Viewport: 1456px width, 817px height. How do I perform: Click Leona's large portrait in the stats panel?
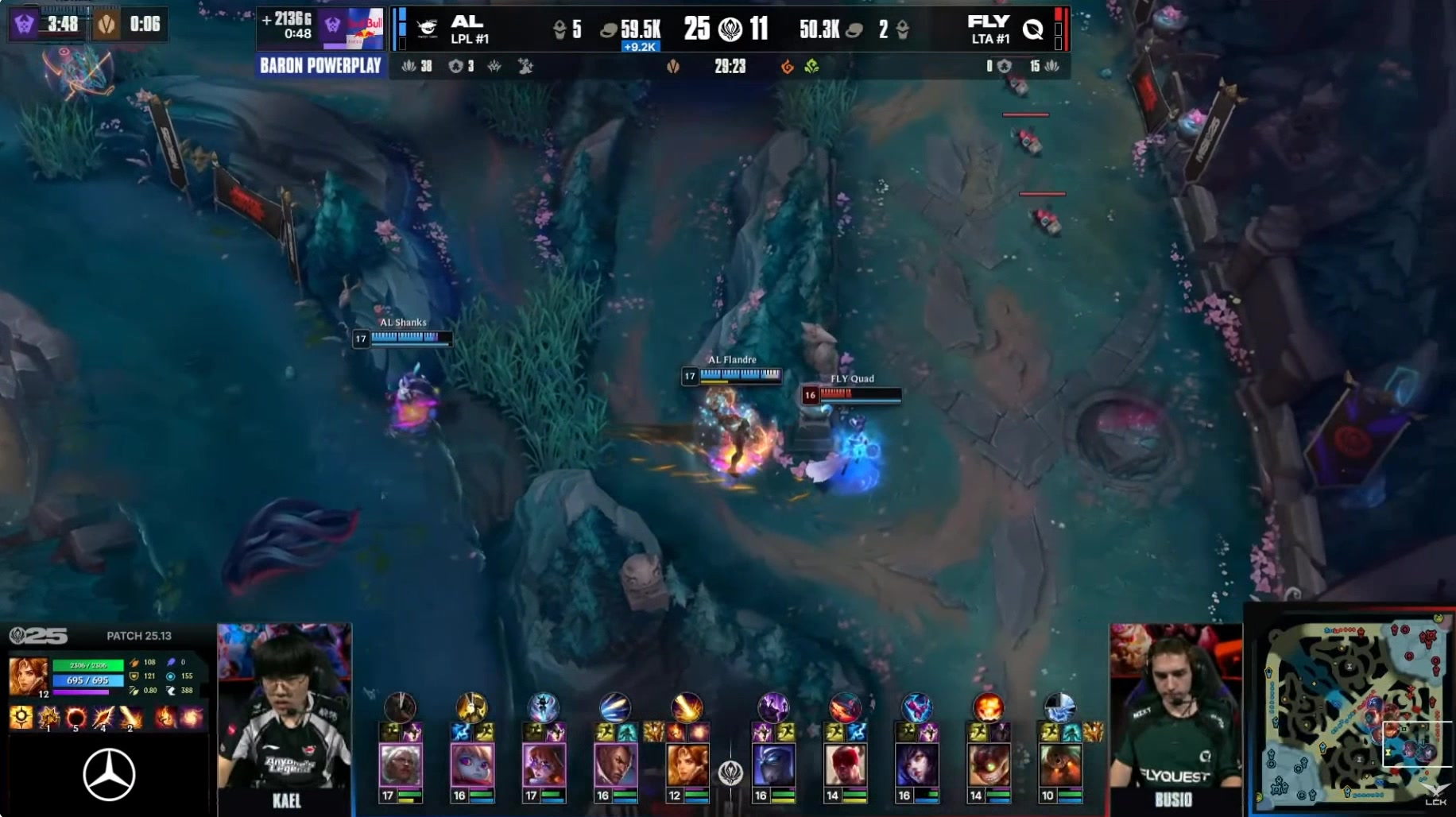pos(28,676)
